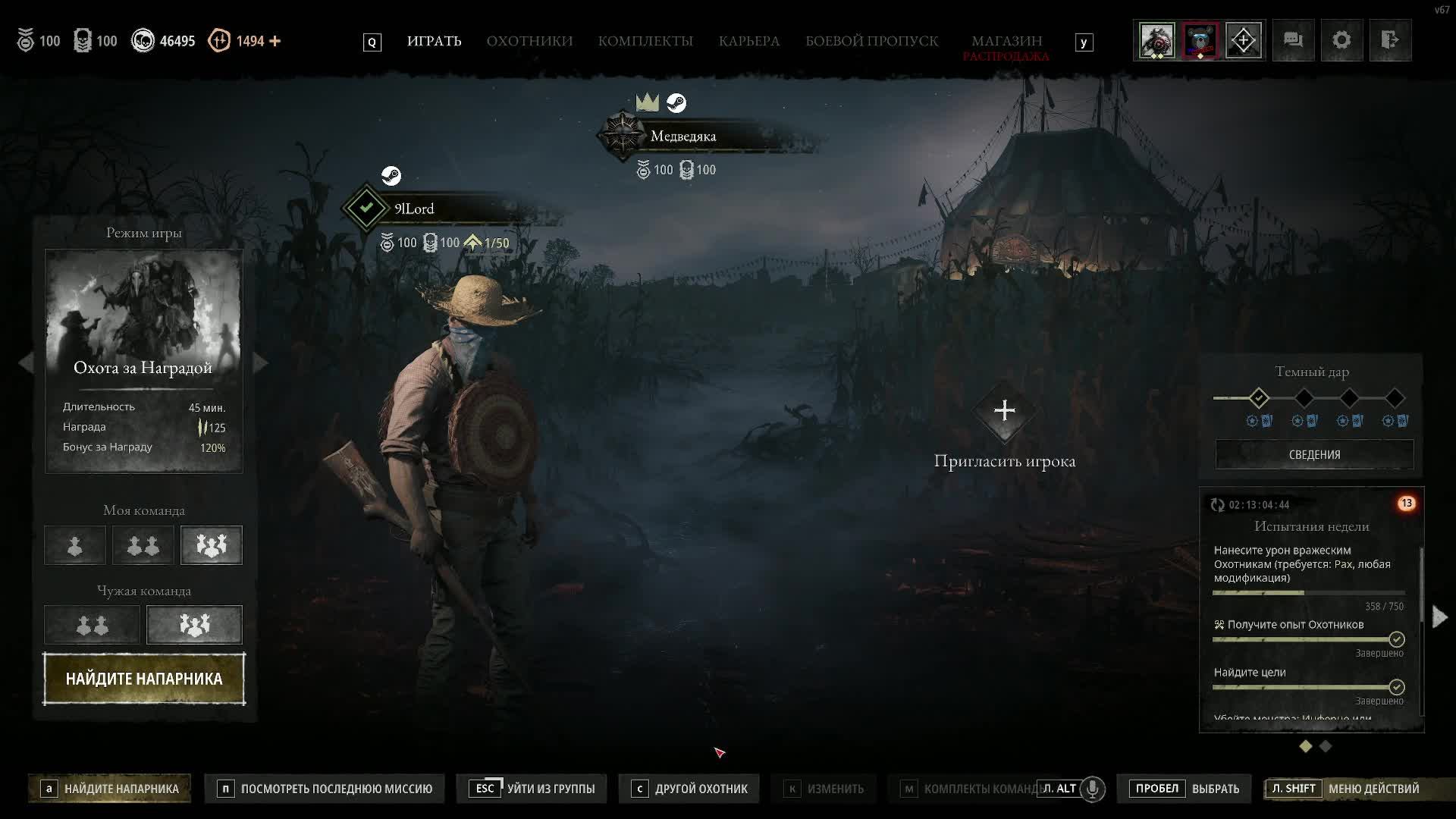
Task: Click the exit game door icon
Action: pos(1390,40)
